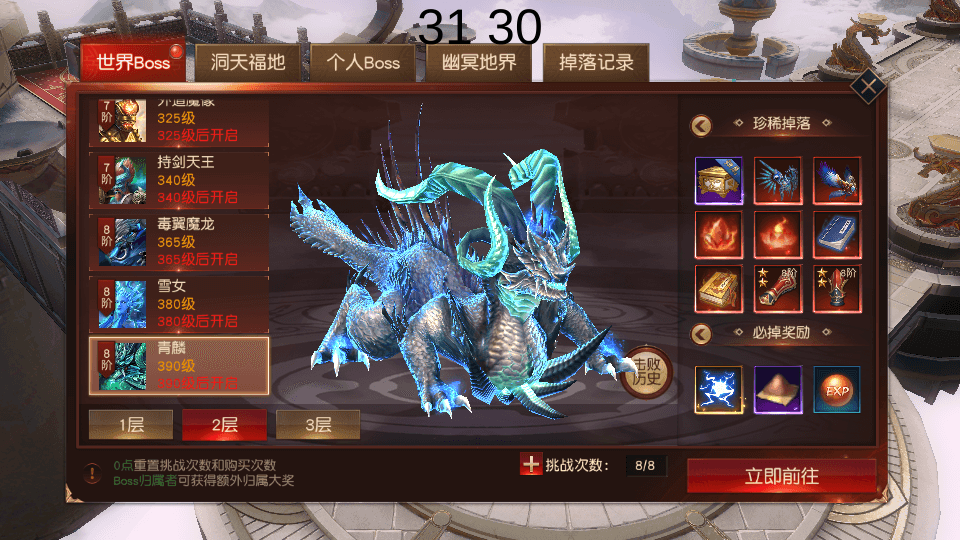960x540 pixels.
Task: Click the 立即前往 button
Action: coord(781,476)
